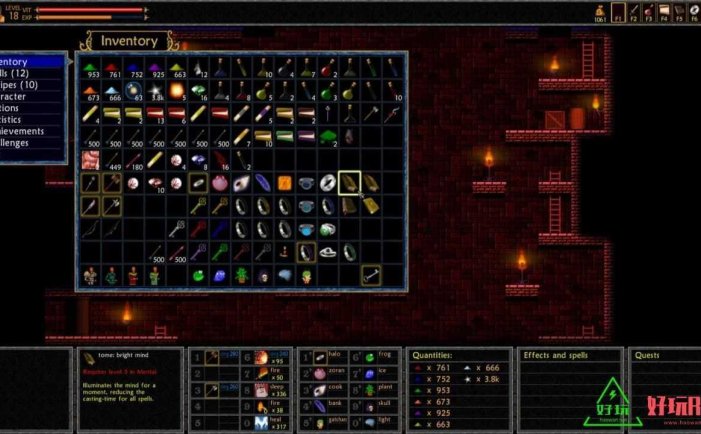Select the frog quick slot
The height and width of the screenshot is (434, 701).
370,357
